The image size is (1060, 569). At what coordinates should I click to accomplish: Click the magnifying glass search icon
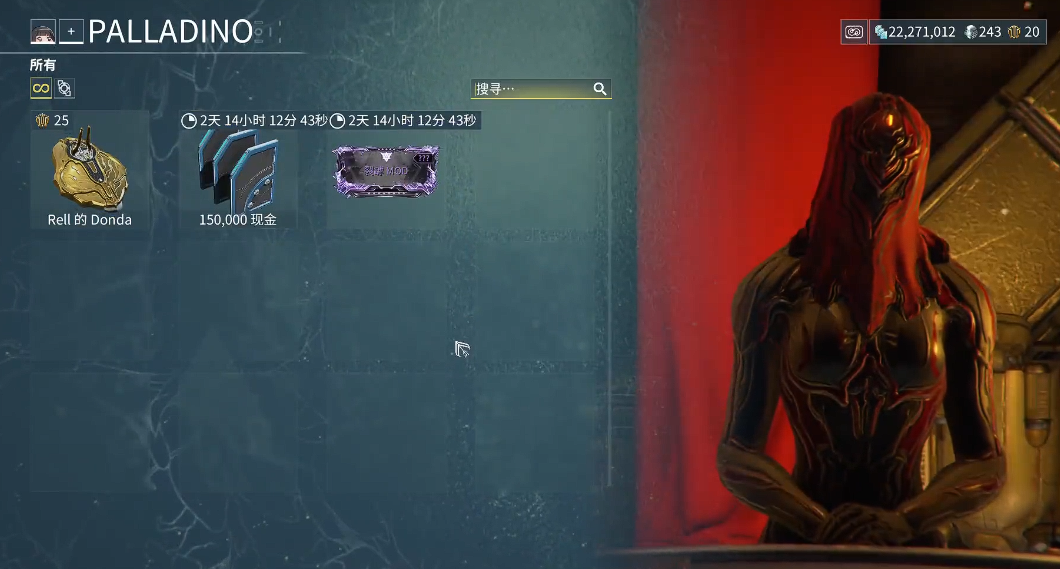[x=600, y=89]
